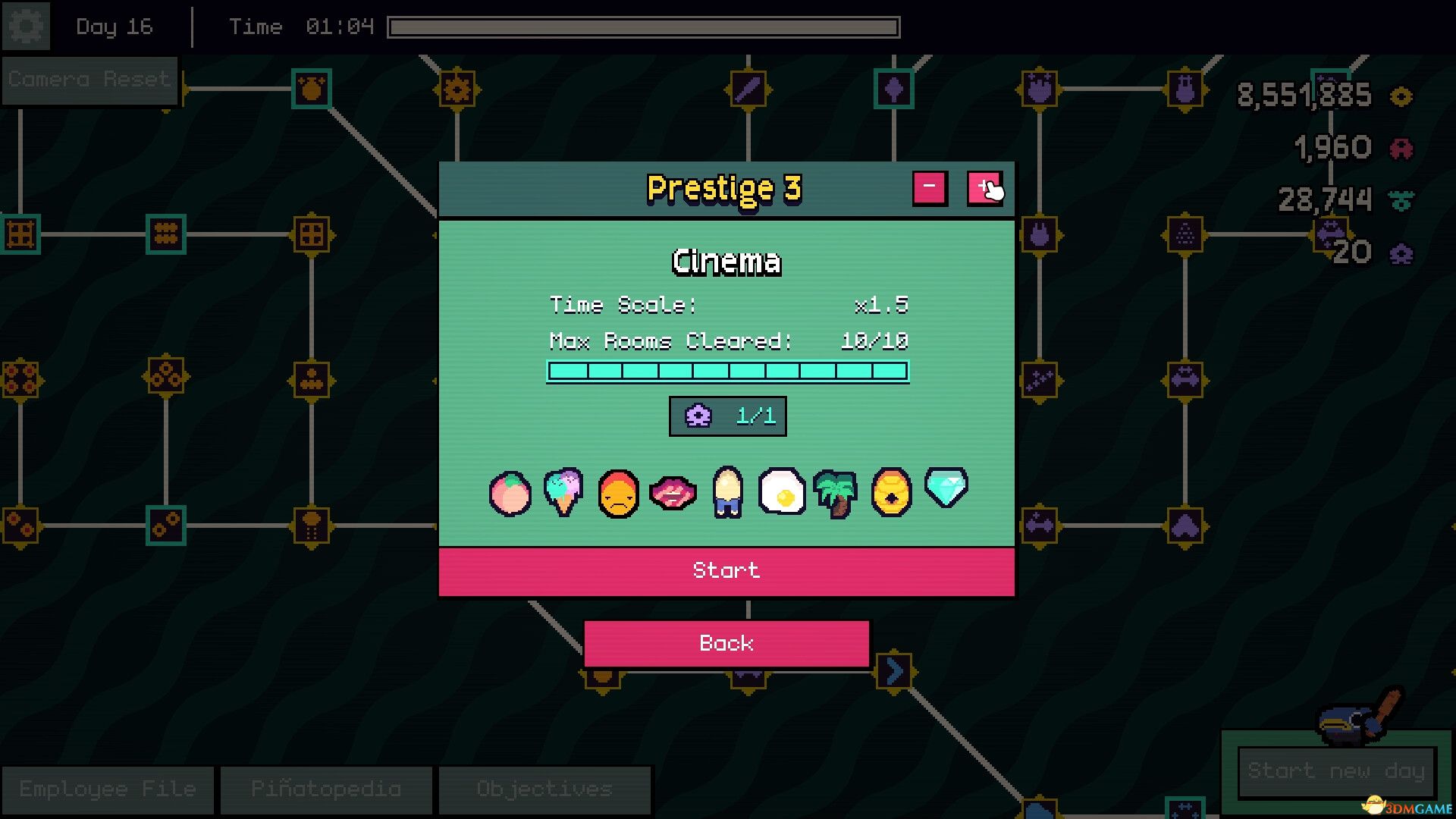Screen dimensions: 1456x819
Task: Choose the yellow beehive icon
Action: coord(891,492)
